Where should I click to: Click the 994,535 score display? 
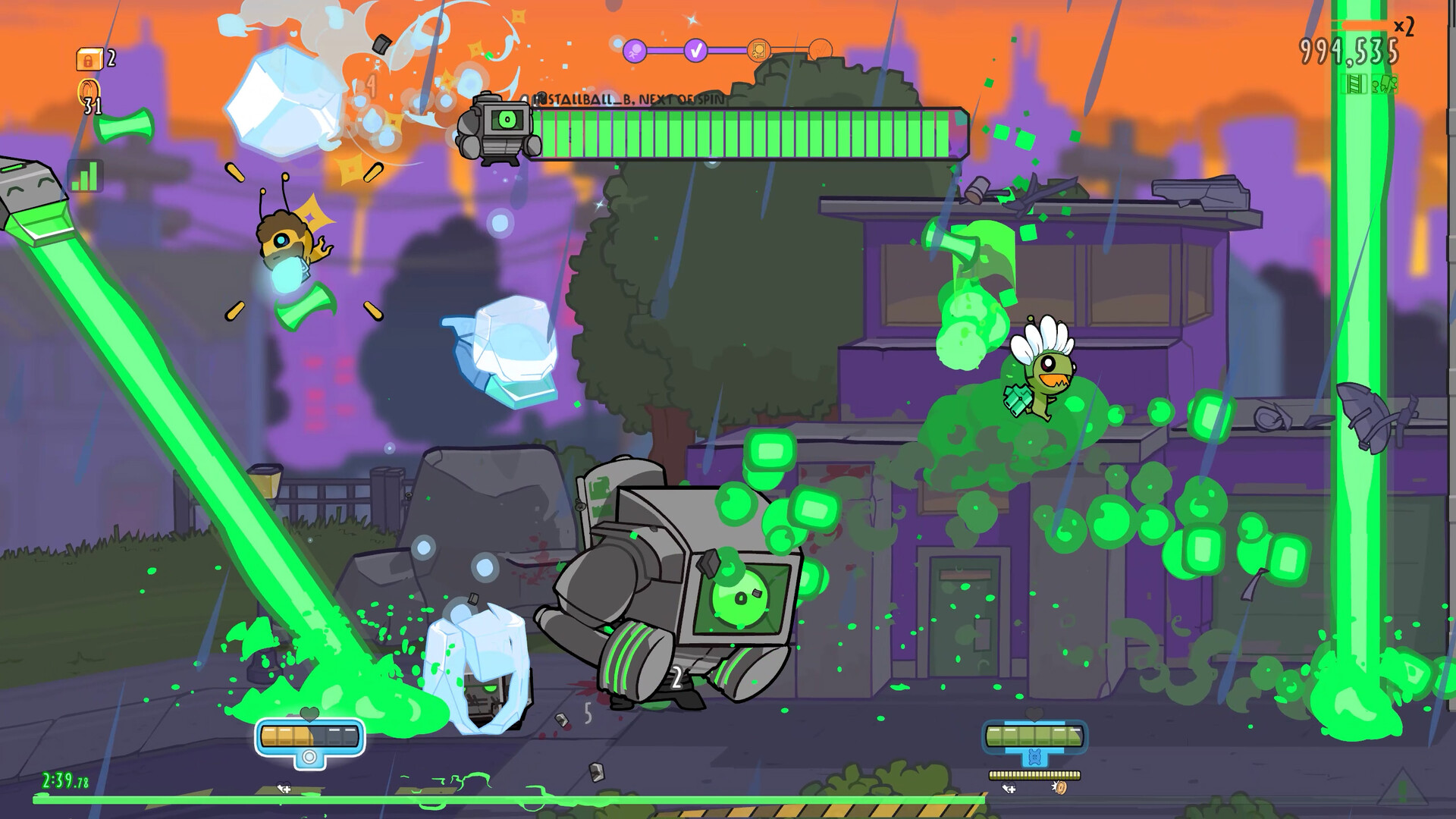click(1349, 50)
